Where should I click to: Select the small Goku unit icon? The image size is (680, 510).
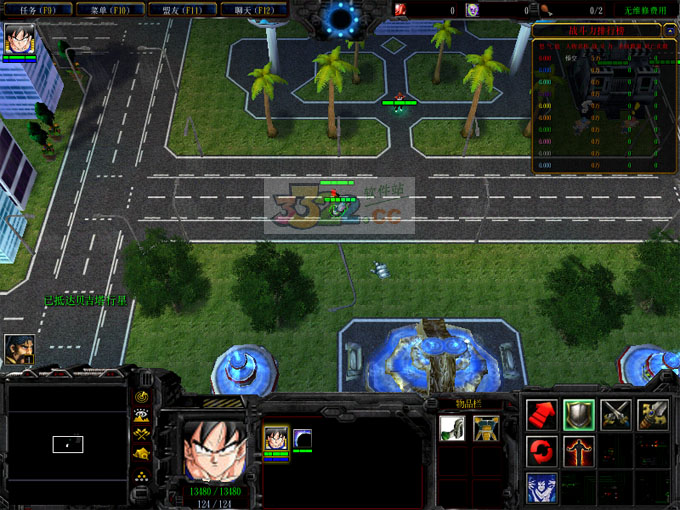pos(276,438)
